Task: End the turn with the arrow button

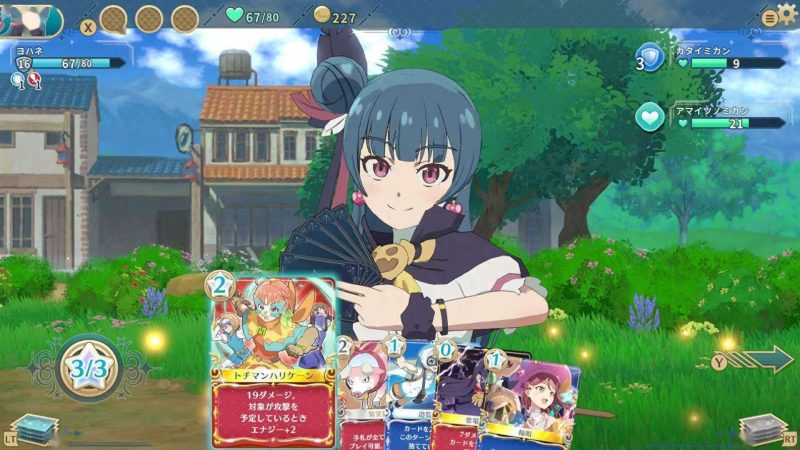Action: click(x=758, y=357)
